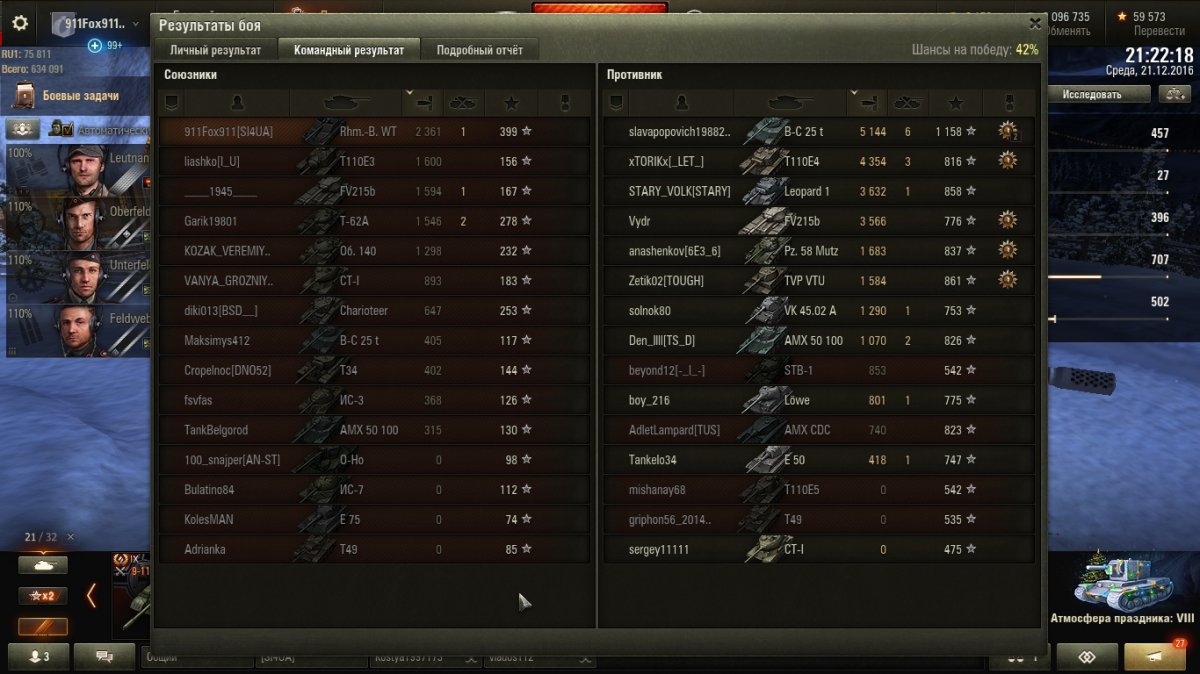Open the gear settings menu
The height and width of the screenshot is (674, 1200).
(19, 23)
